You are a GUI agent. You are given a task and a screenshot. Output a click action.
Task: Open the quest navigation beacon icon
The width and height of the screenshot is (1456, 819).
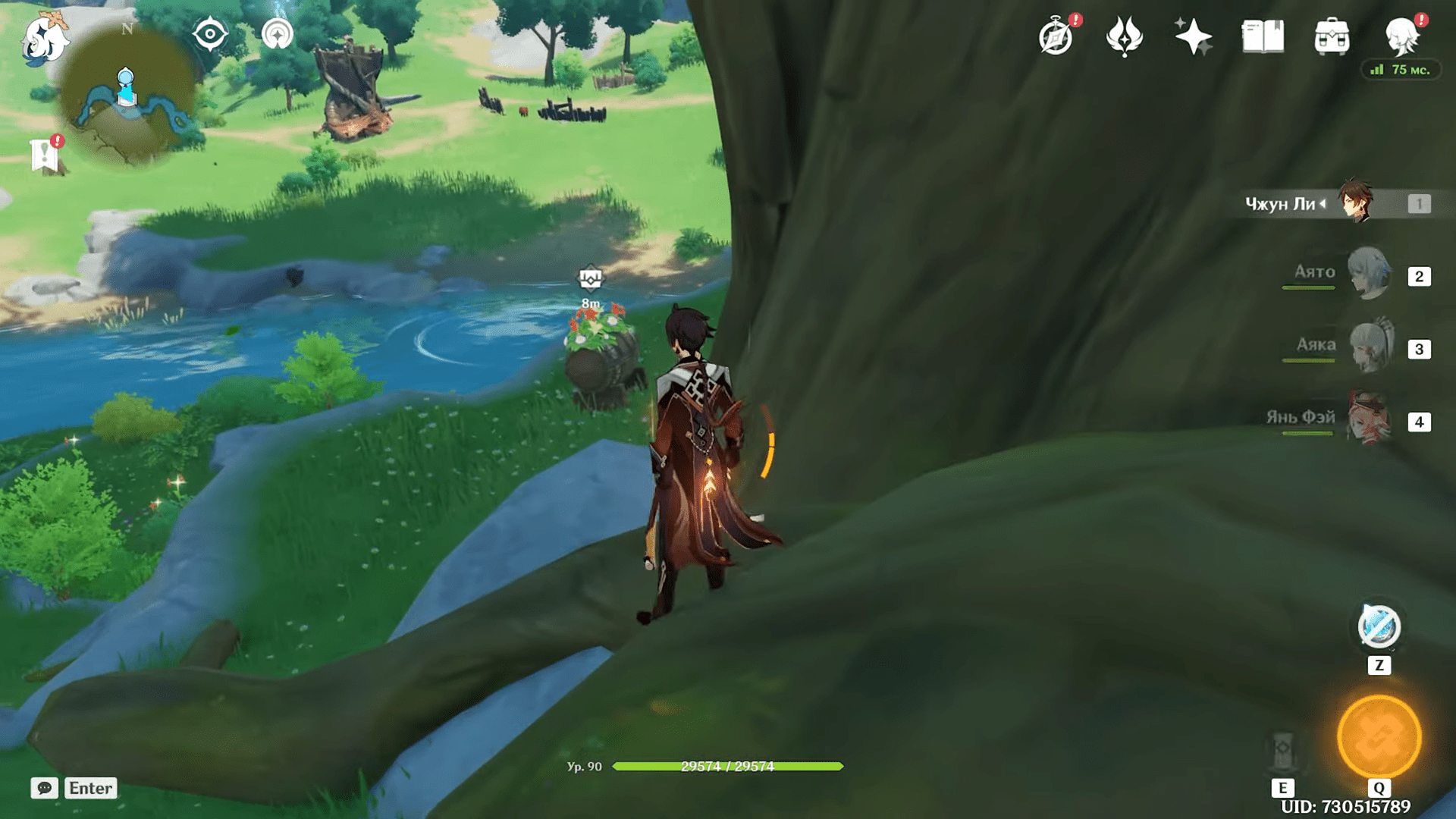pos(278,34)
